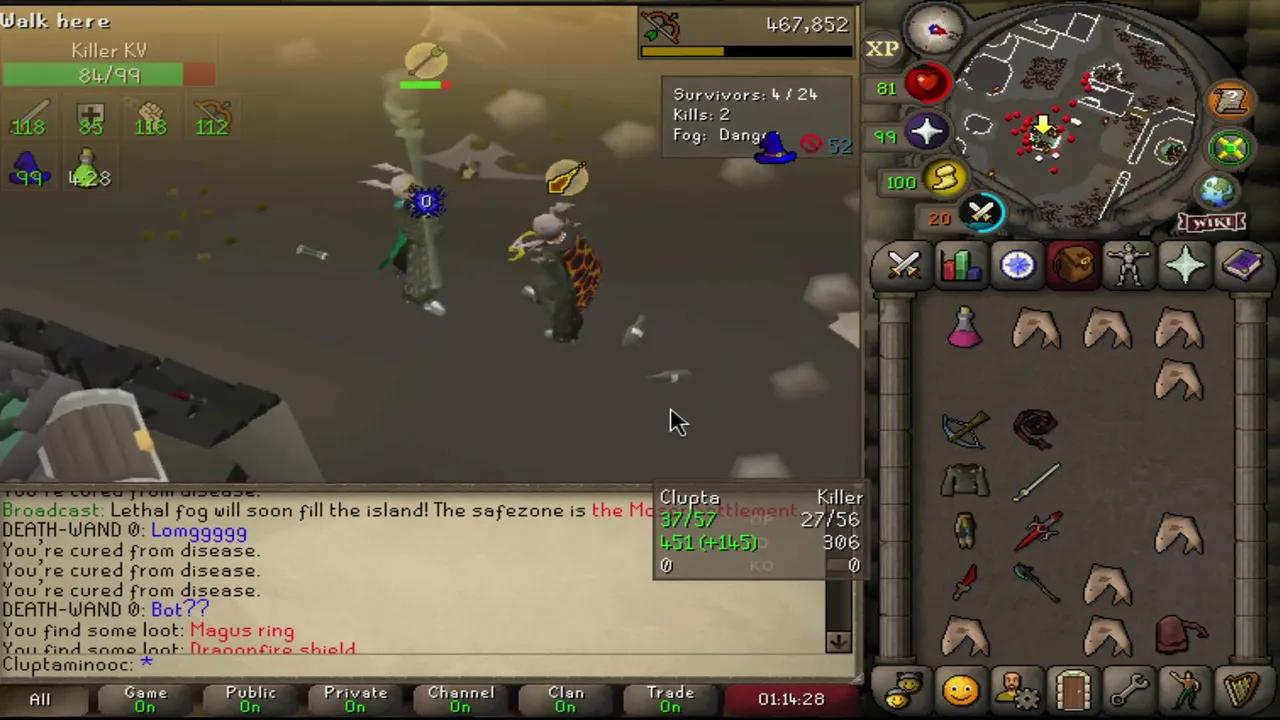Click the Wiki lookup button

click(x=1212, y=222)
